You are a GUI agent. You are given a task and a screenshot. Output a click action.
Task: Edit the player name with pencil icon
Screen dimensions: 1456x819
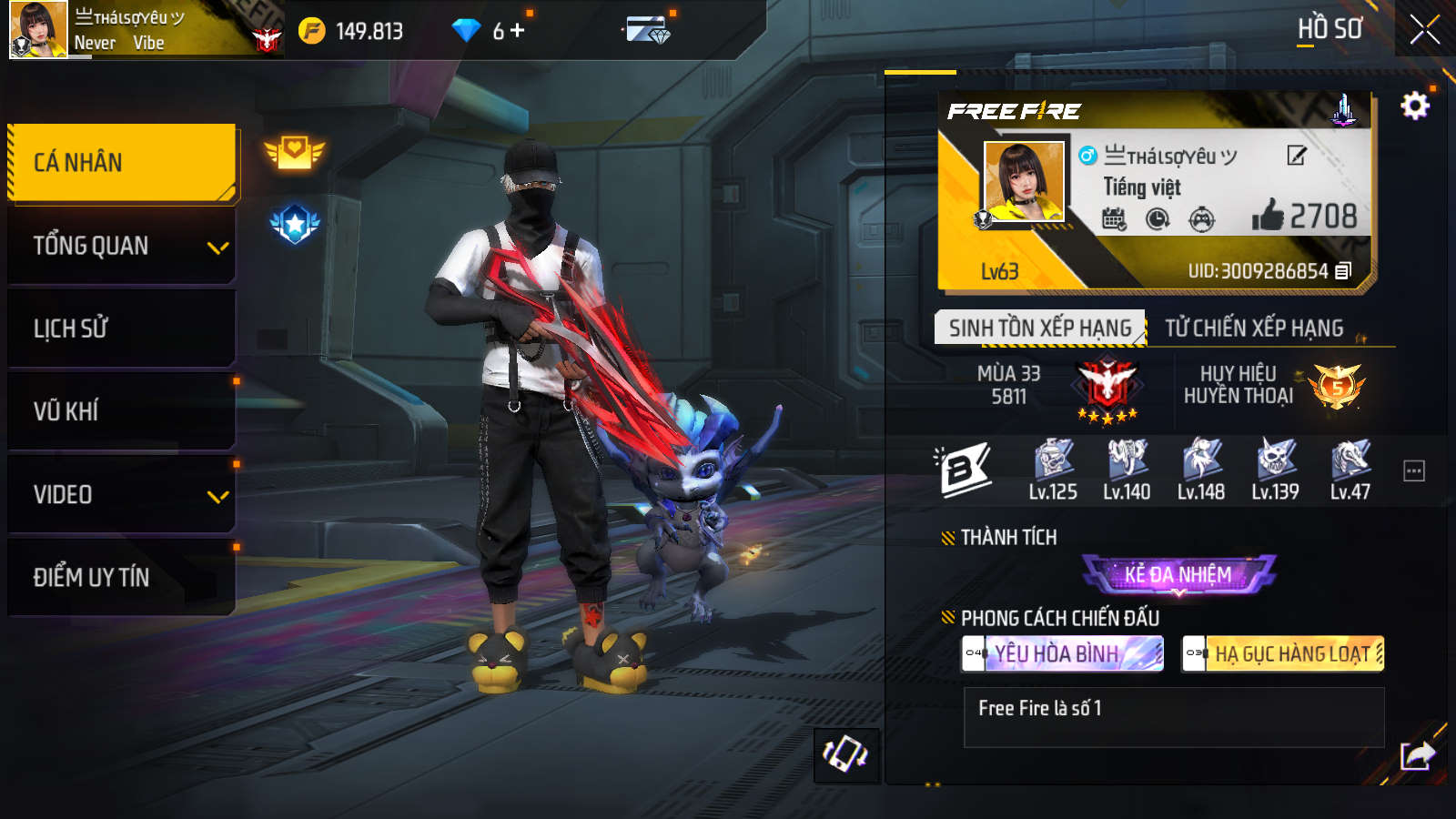click(x=1297, y=156)
